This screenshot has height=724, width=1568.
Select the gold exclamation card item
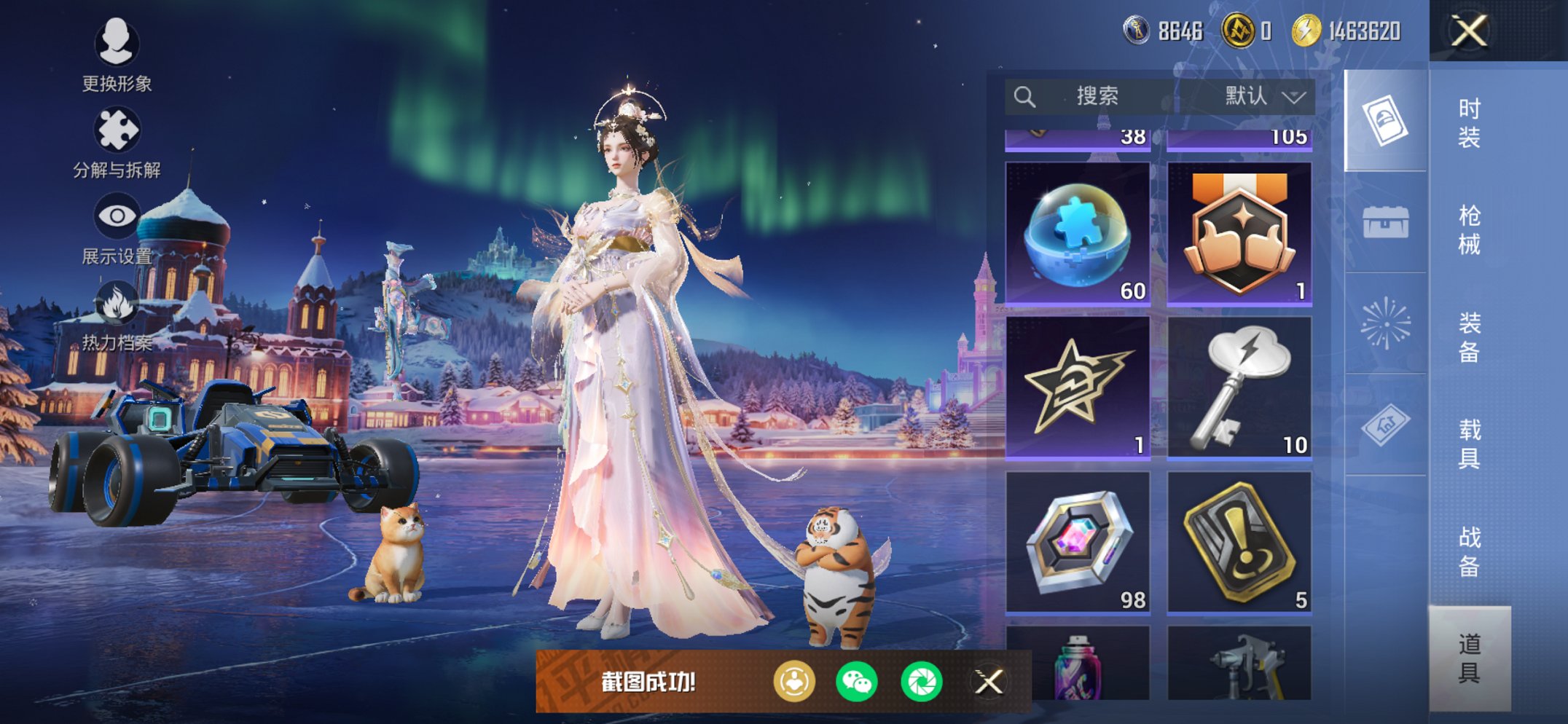pyautogui.click(x=1239, y=542)
